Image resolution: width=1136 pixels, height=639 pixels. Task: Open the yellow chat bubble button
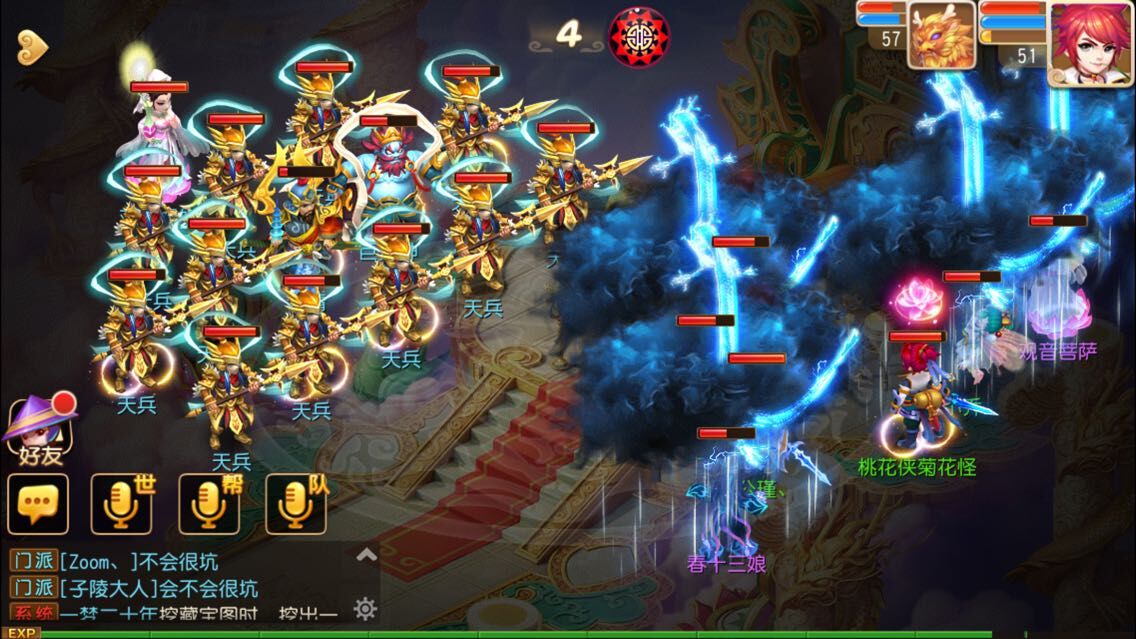[38, 503]
